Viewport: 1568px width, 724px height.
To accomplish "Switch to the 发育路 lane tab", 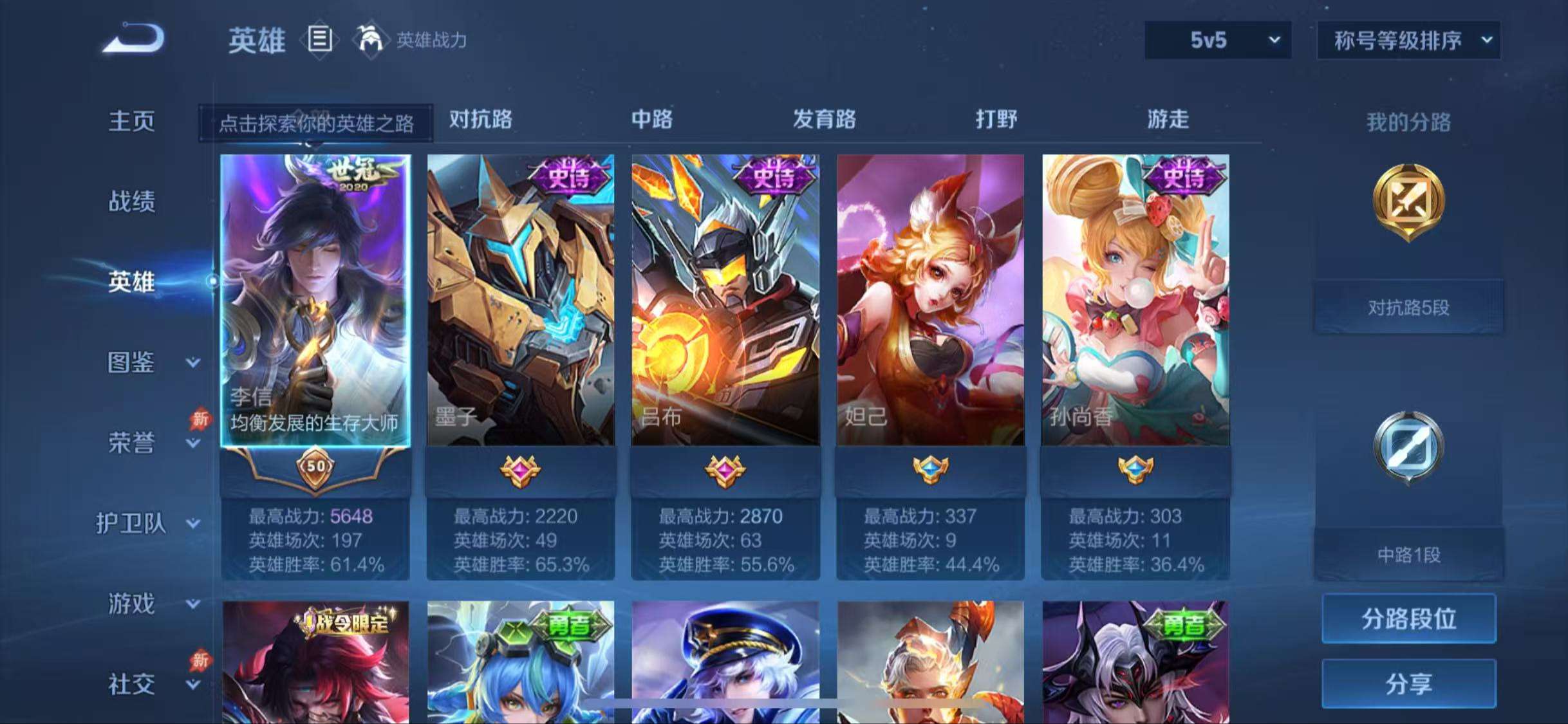I will coord(823,120).
